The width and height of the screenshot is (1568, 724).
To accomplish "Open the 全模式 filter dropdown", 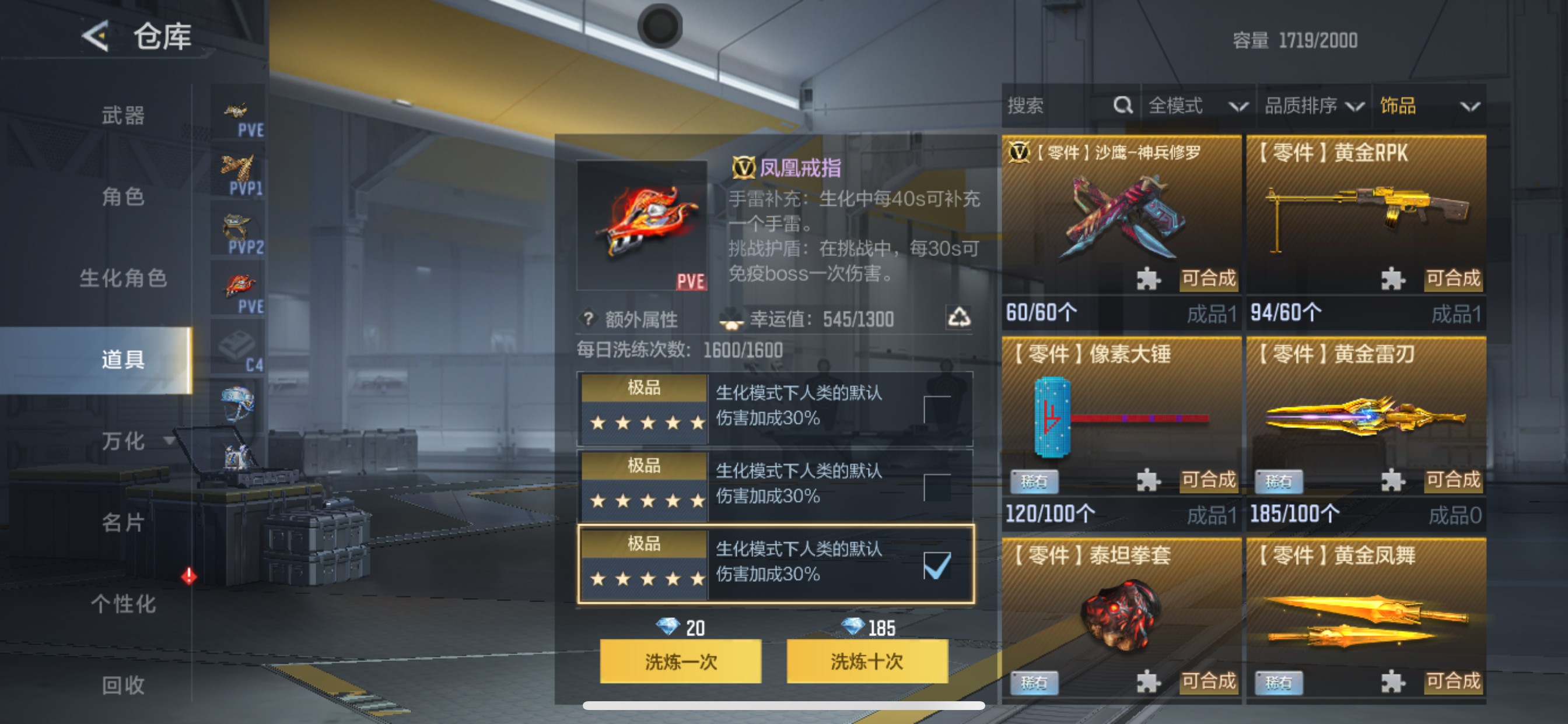I will pyautogui.click(x=1193, y=106).
